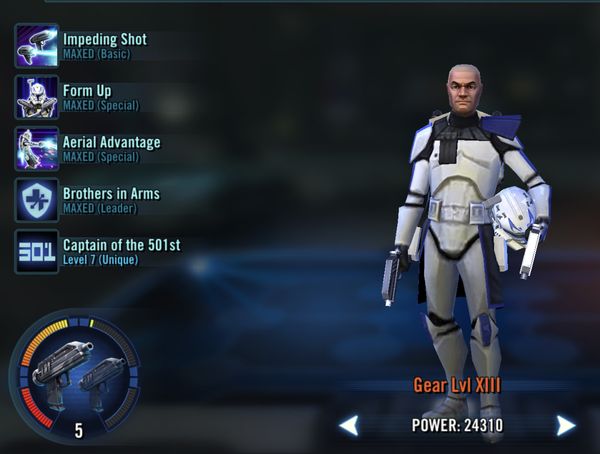Select the Impeding Shot basic ability
This screenshot has width=600, height=454.
pyautogui.click(x=36, y=45)
